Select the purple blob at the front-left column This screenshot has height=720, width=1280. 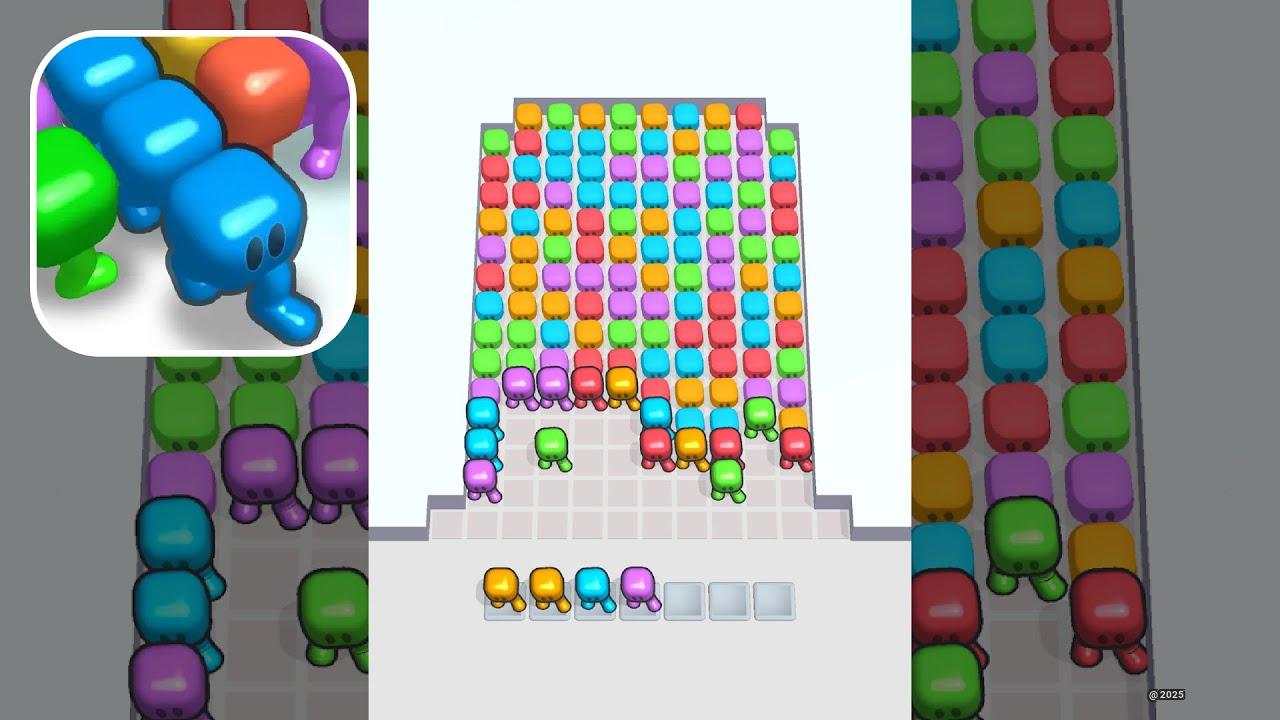click(481, 478)
